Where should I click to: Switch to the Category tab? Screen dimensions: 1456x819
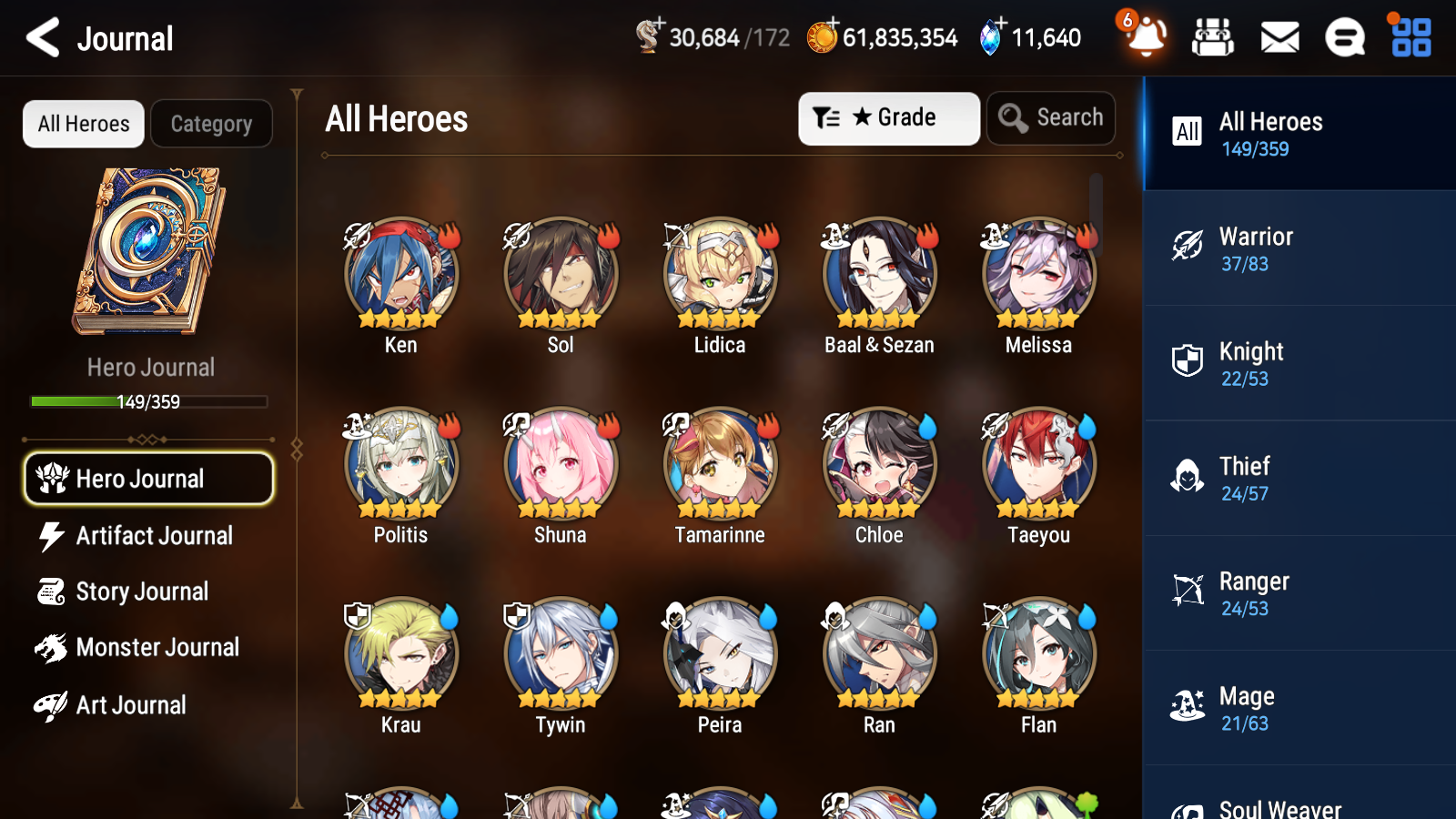click(211, 124)
